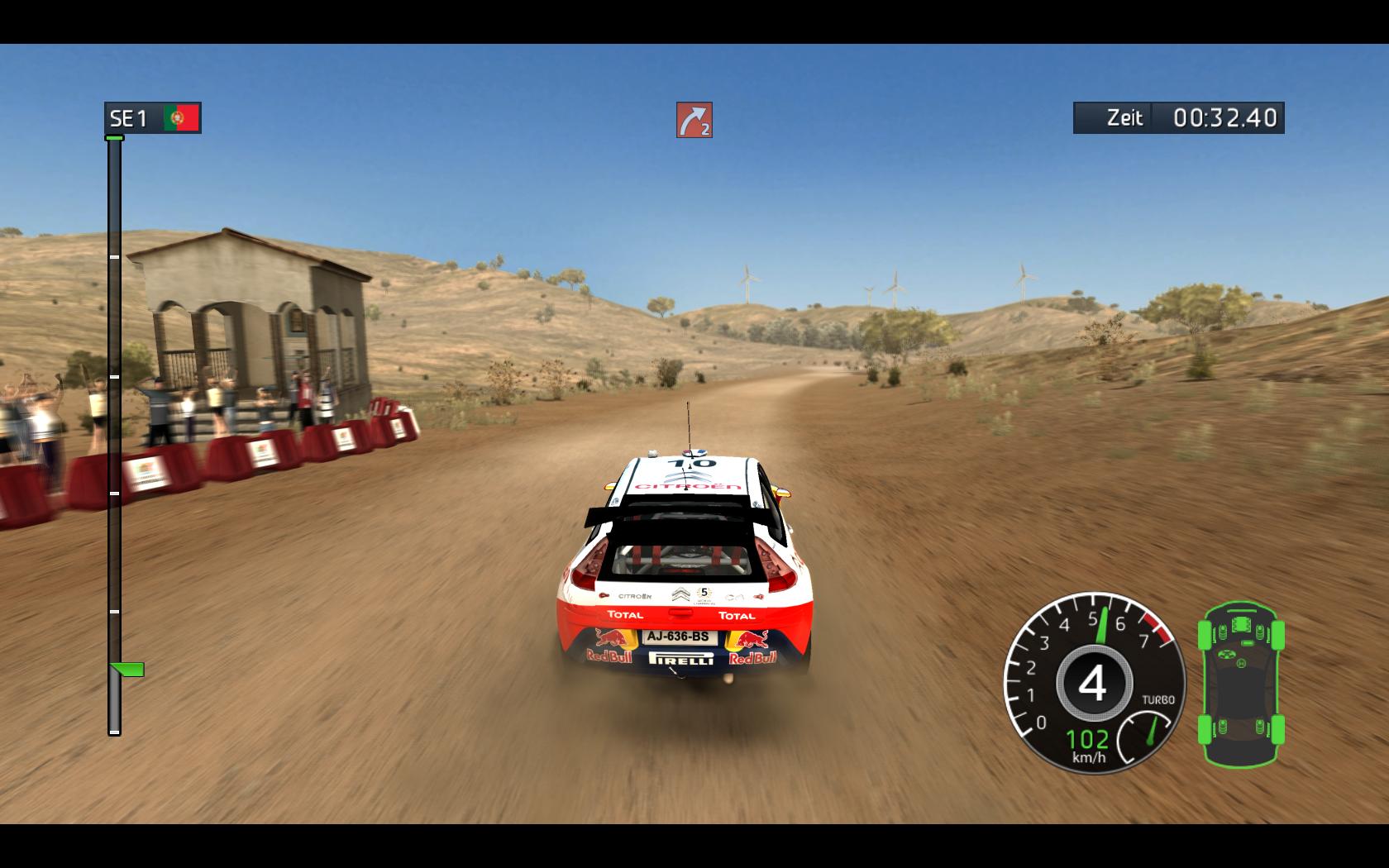1389x868 pixels.
Task: Select the green car damage diagram
Action: pyautogui.click(x=1241, y=684)
